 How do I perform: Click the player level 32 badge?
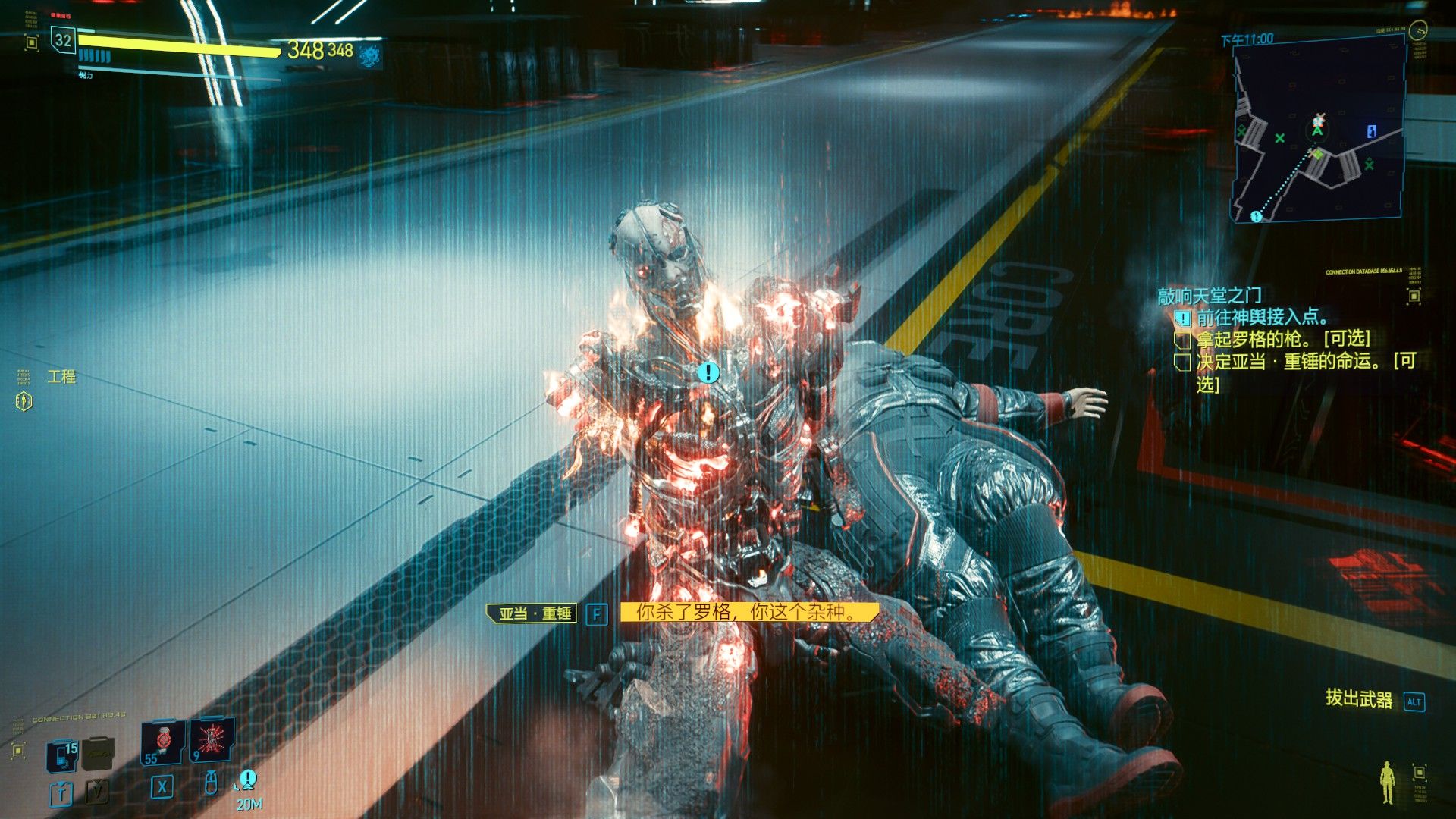coord(63,41)
